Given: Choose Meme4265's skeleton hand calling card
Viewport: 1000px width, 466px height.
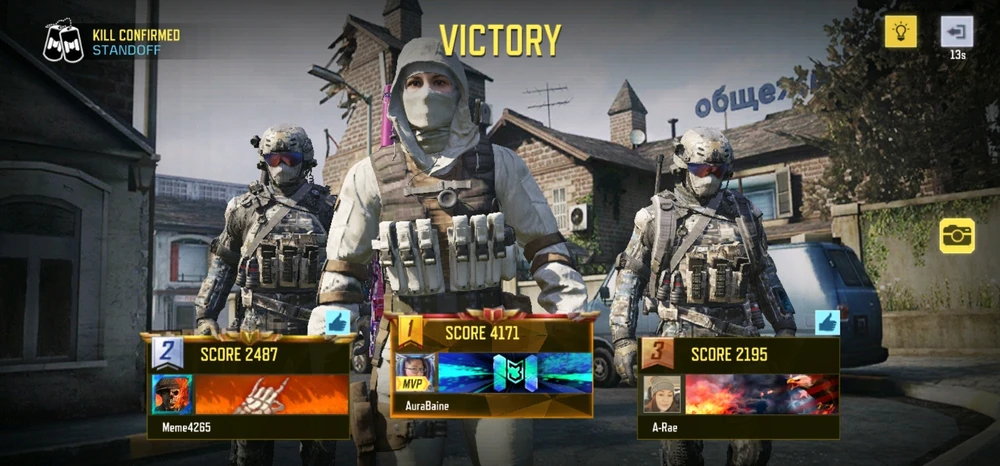Looking at the screenshot, I should coord(272,395).
